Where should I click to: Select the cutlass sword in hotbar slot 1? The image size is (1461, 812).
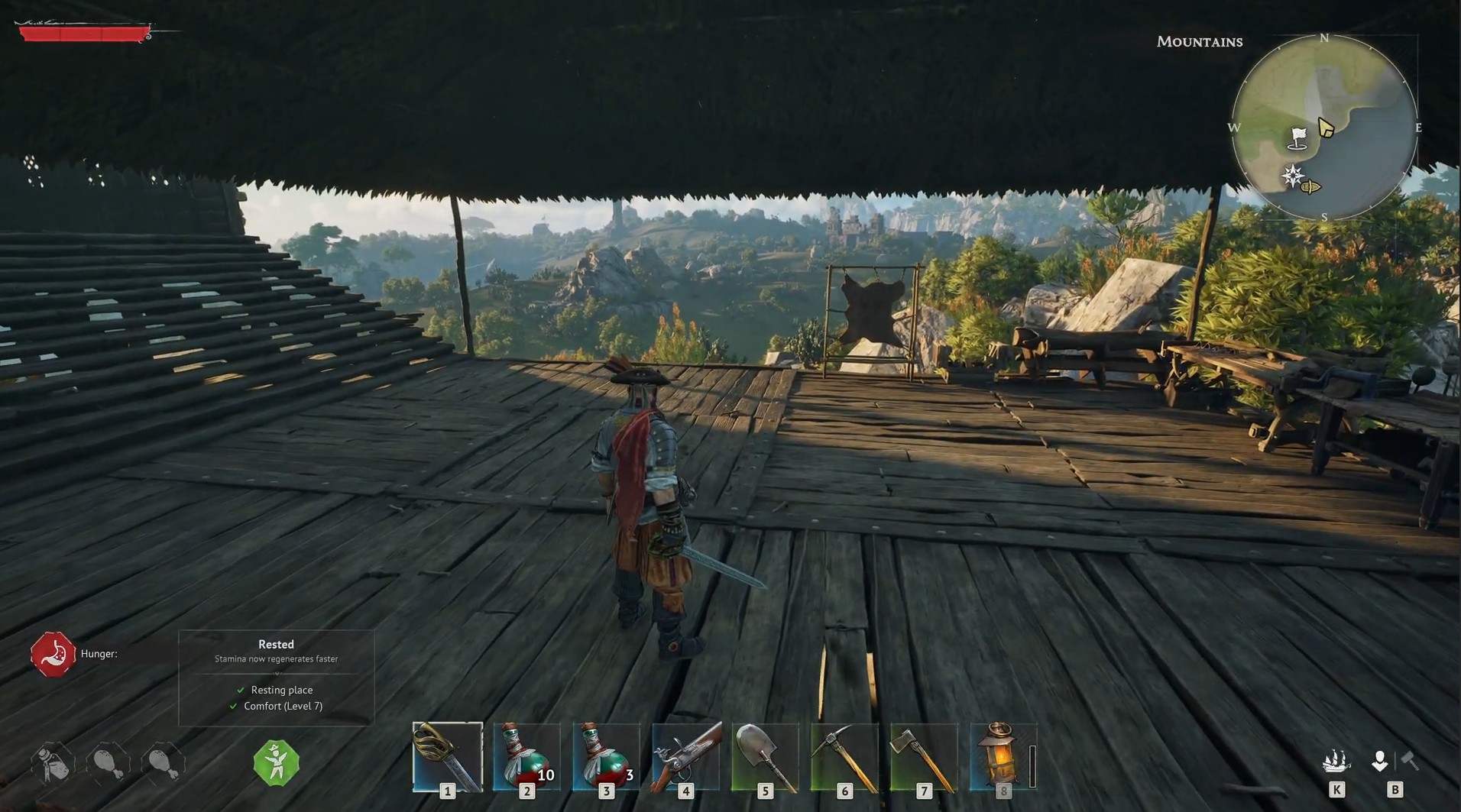pyautogui.click(x=448, y=756)
